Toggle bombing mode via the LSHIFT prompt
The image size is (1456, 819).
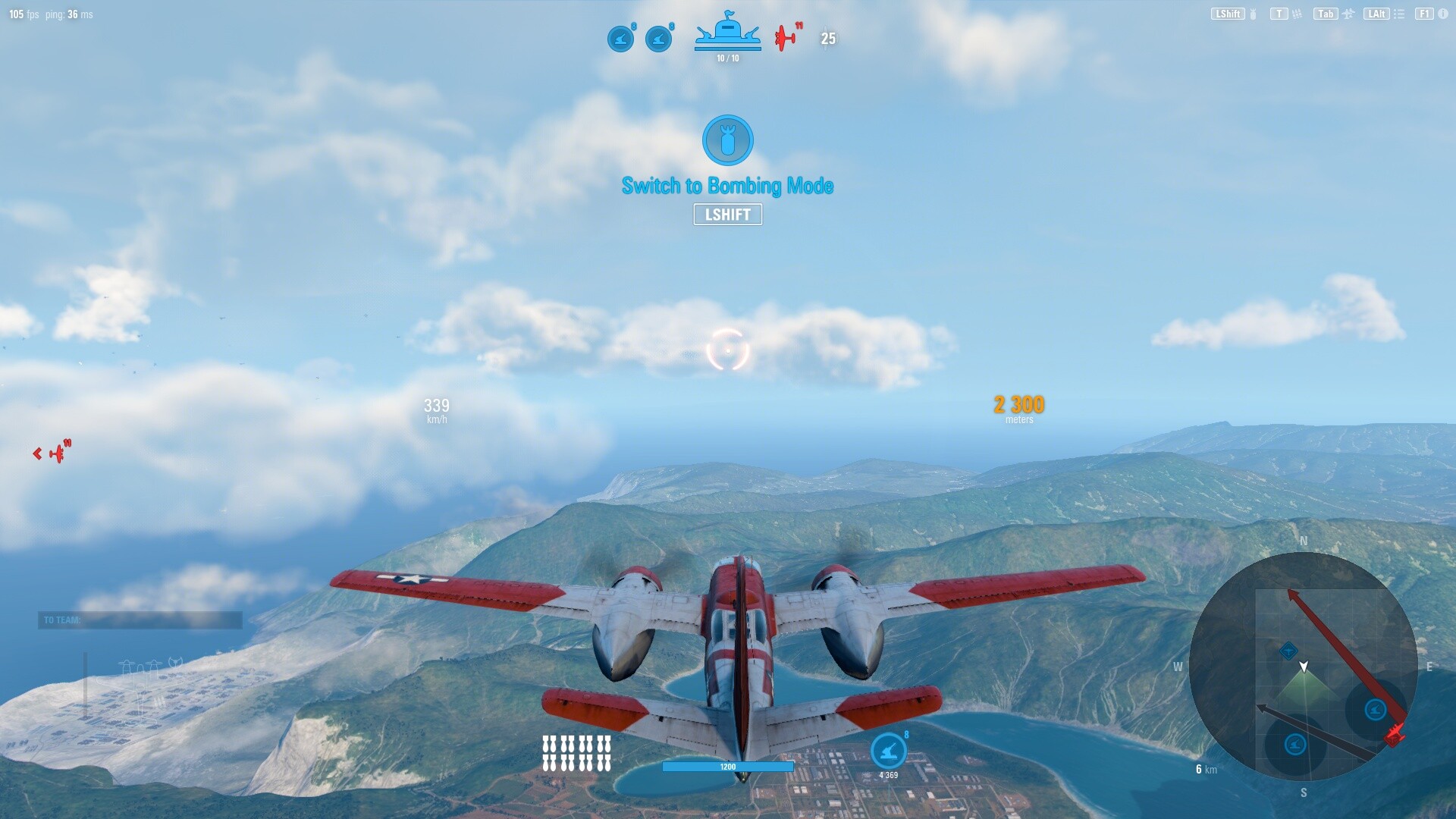coord(727,215)
